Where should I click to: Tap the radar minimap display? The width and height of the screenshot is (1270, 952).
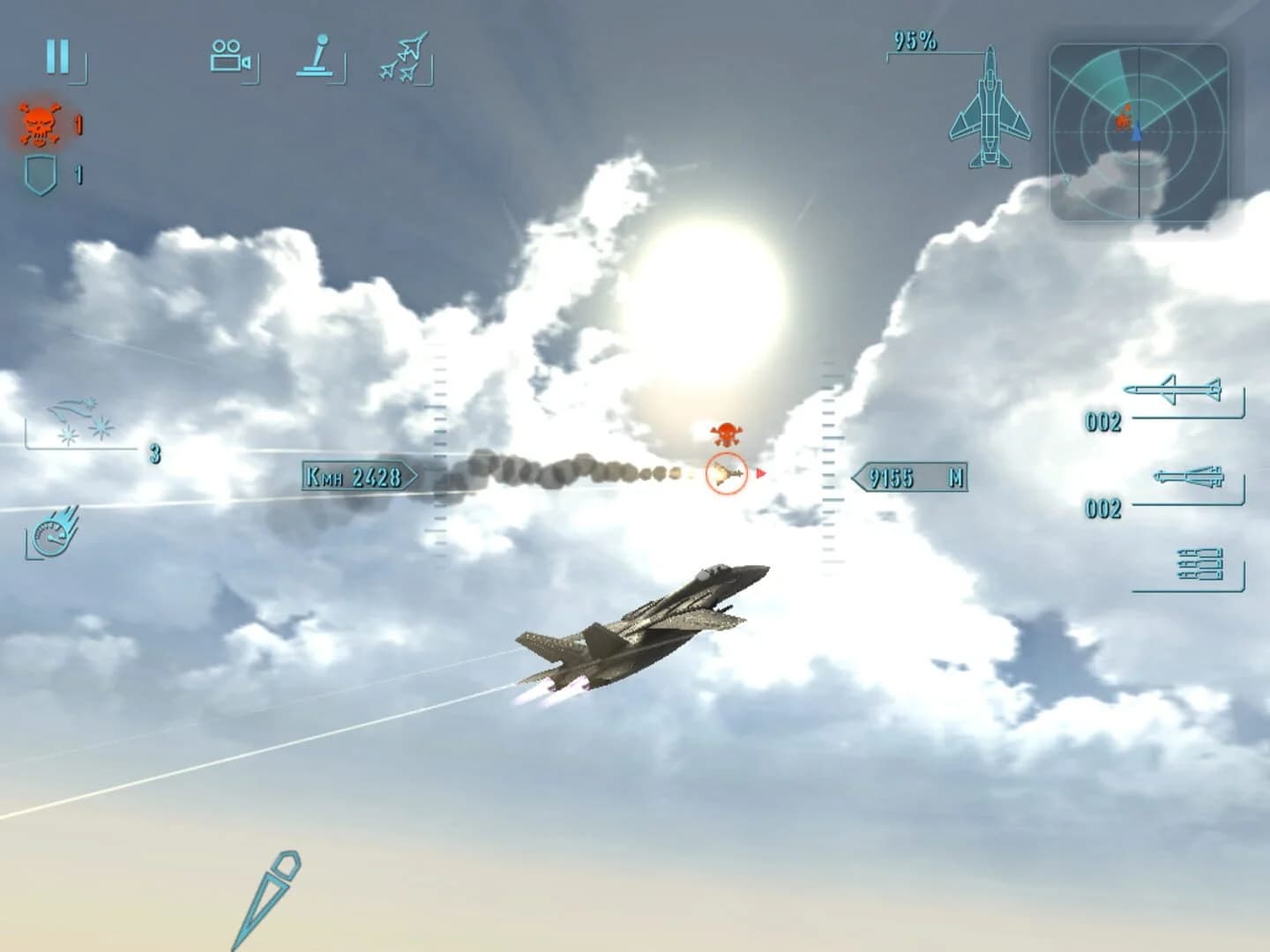point(1138,132)
